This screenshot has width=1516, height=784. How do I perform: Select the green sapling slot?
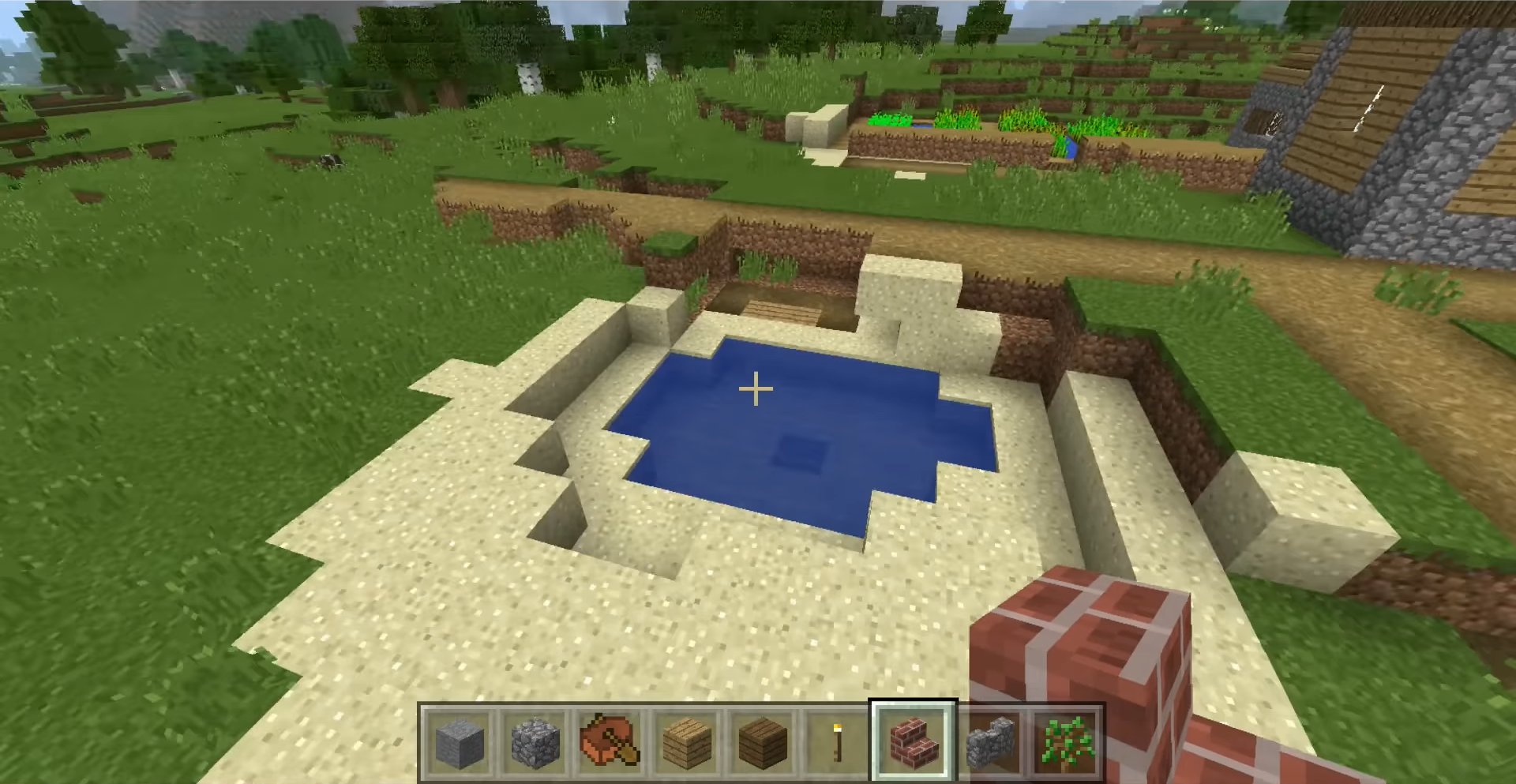(x=1065, y=743)
